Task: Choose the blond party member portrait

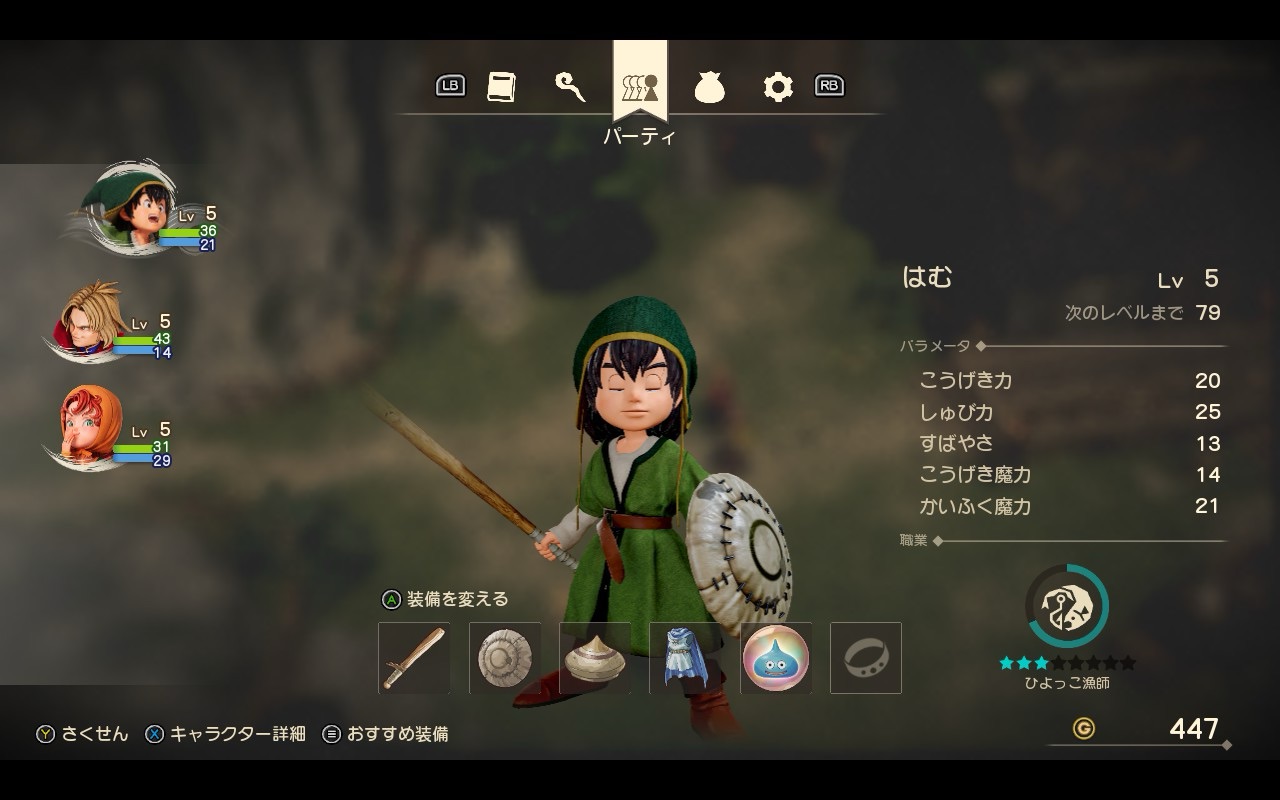Action: 90,320
